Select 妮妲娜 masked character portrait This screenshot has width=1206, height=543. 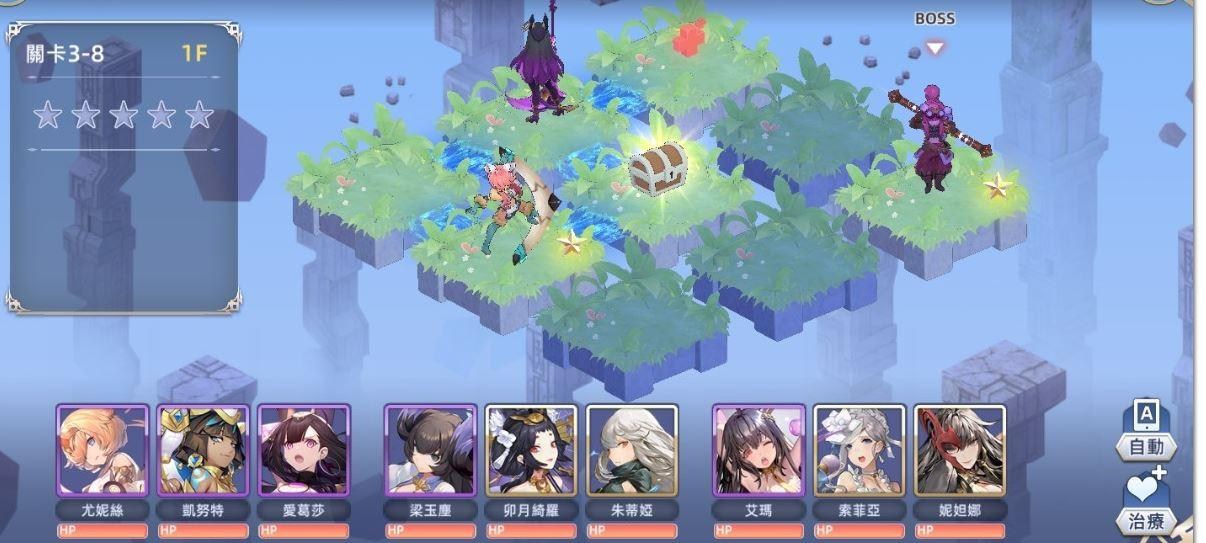point(960,450)
